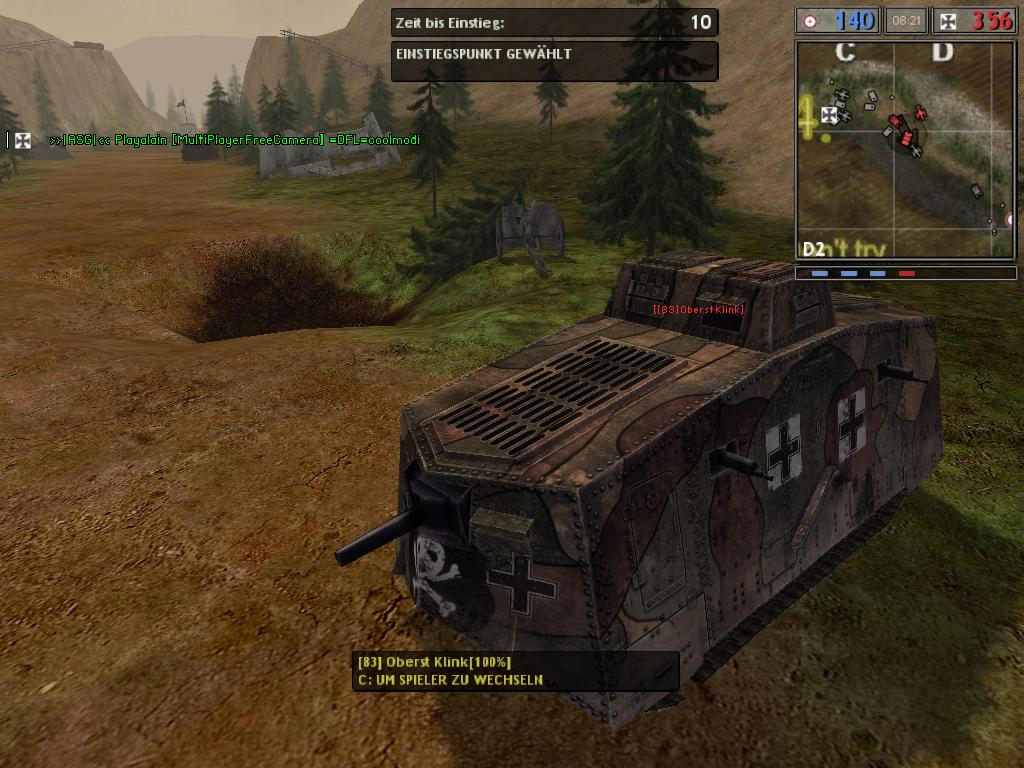The image size is (1024, 768).
Task: Open the minimap in the corner
Action: tap(906, 150)
